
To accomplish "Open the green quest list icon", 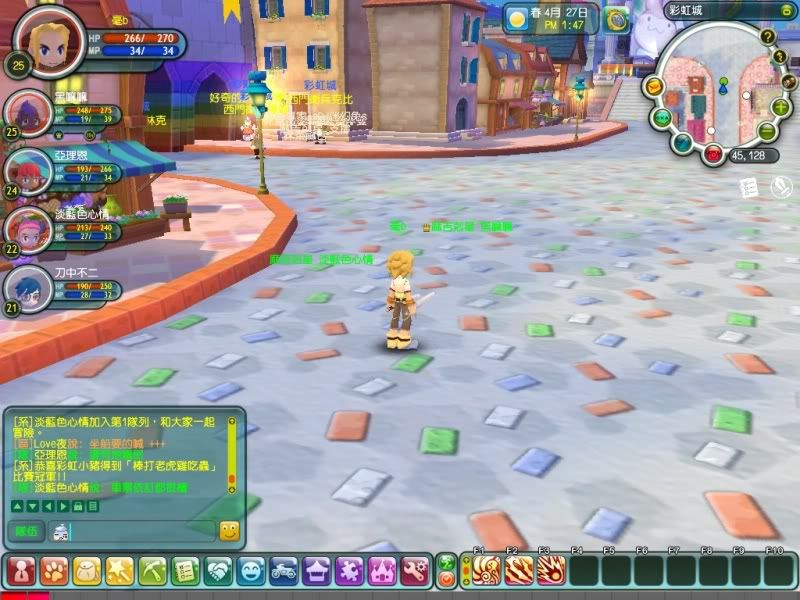I will click(186, 571).
